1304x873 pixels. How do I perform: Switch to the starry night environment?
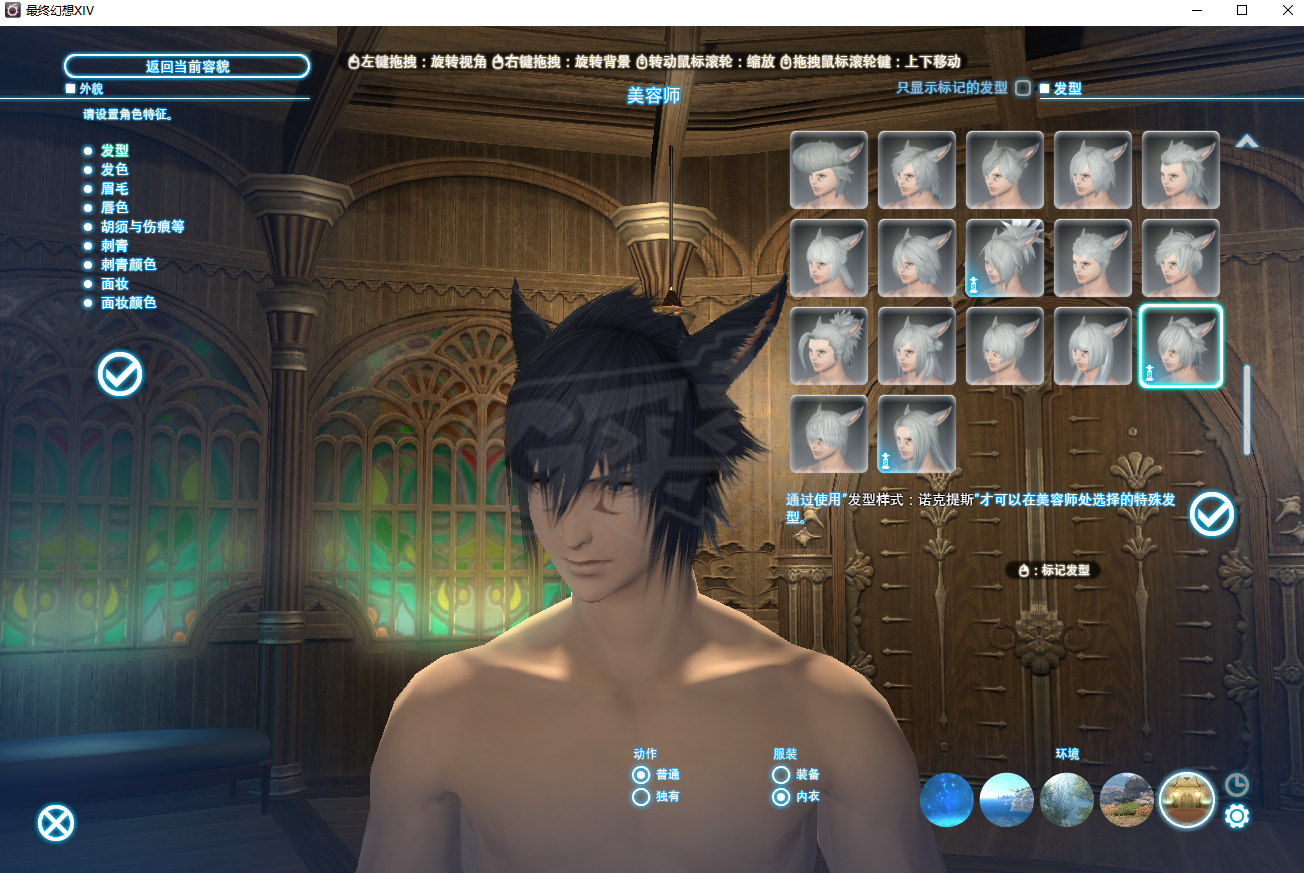point(947,800)
